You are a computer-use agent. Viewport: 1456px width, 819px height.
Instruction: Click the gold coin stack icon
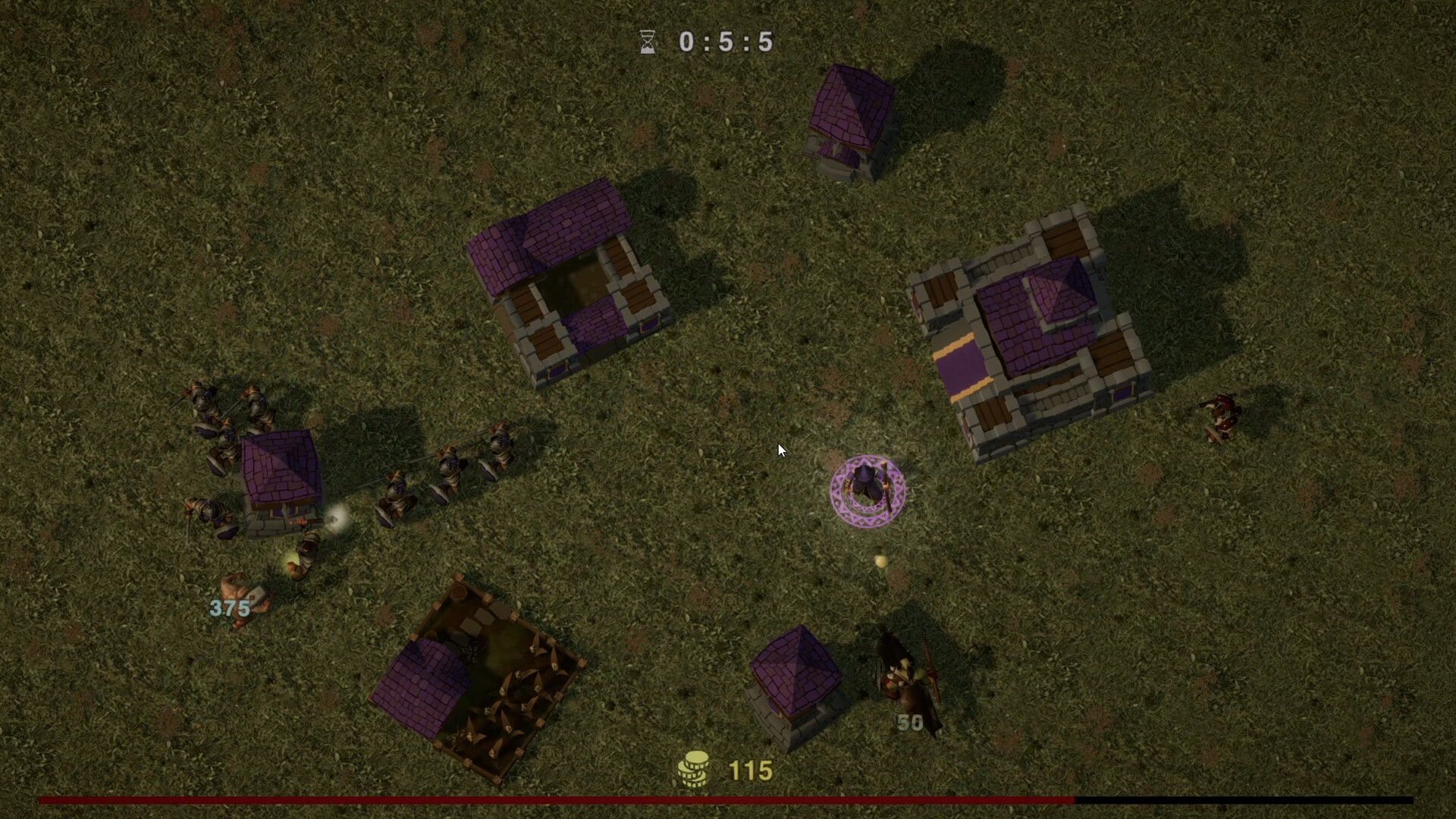[695, 769]
